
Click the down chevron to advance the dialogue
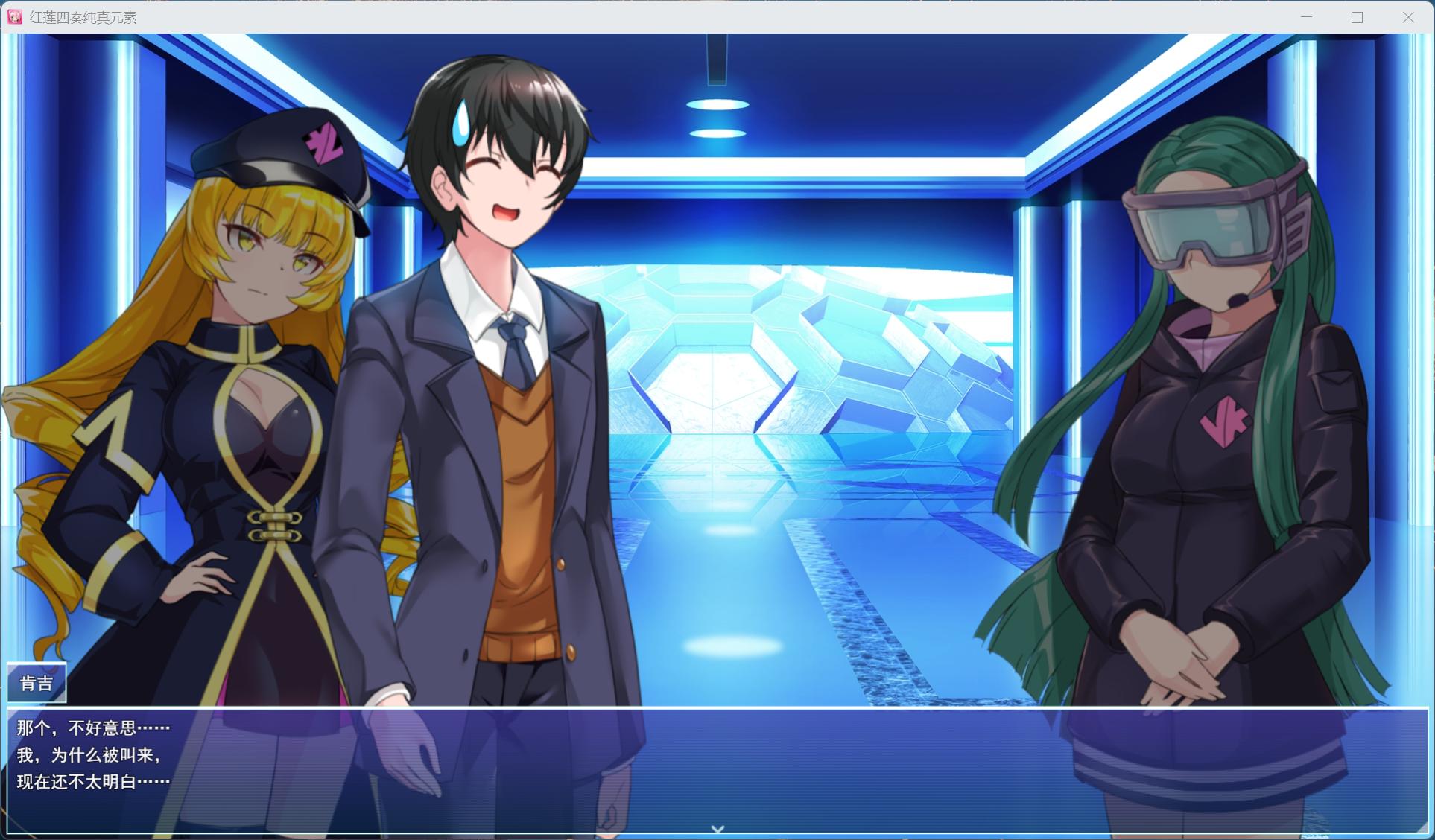point(717,827)
